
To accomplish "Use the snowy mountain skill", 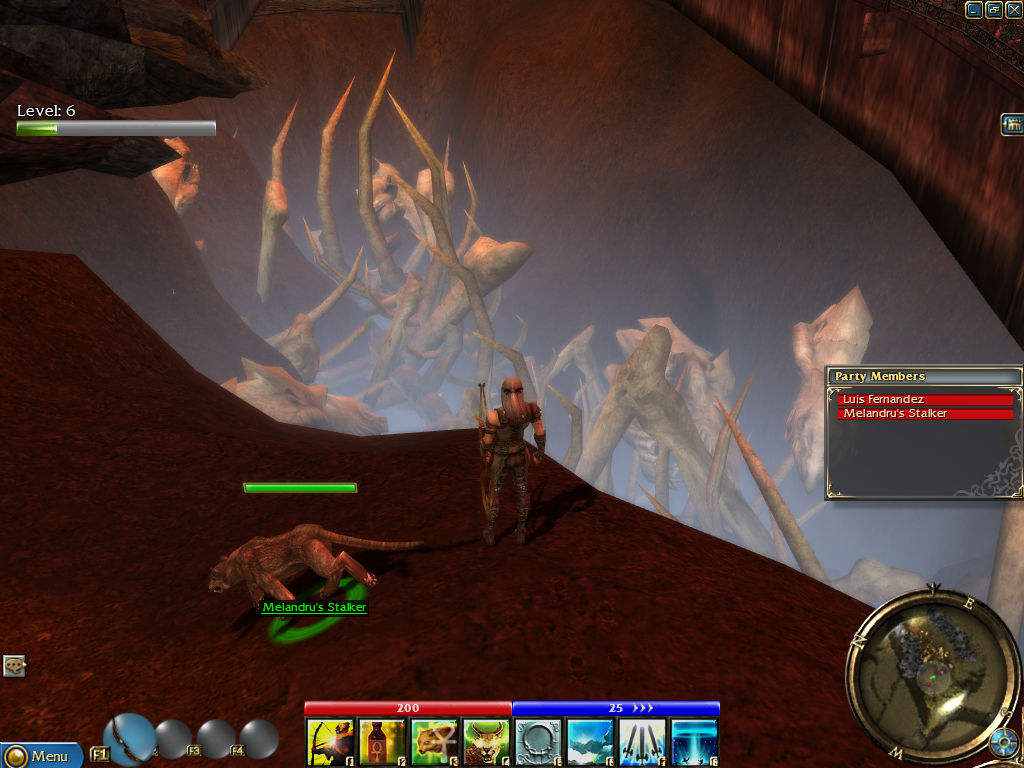I will pos(590,742).
